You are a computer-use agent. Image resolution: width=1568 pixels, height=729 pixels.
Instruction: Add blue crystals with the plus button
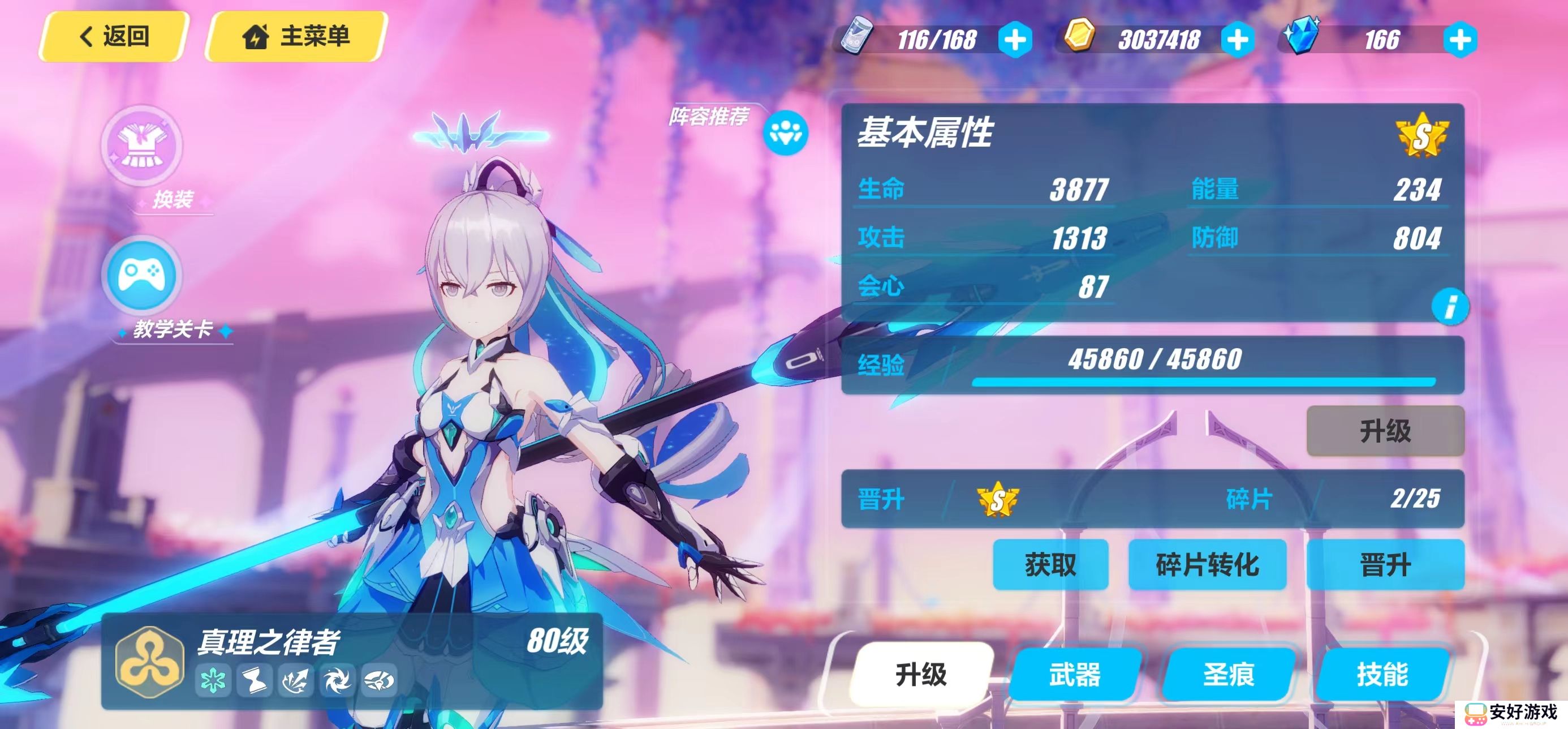(1459, 40)
